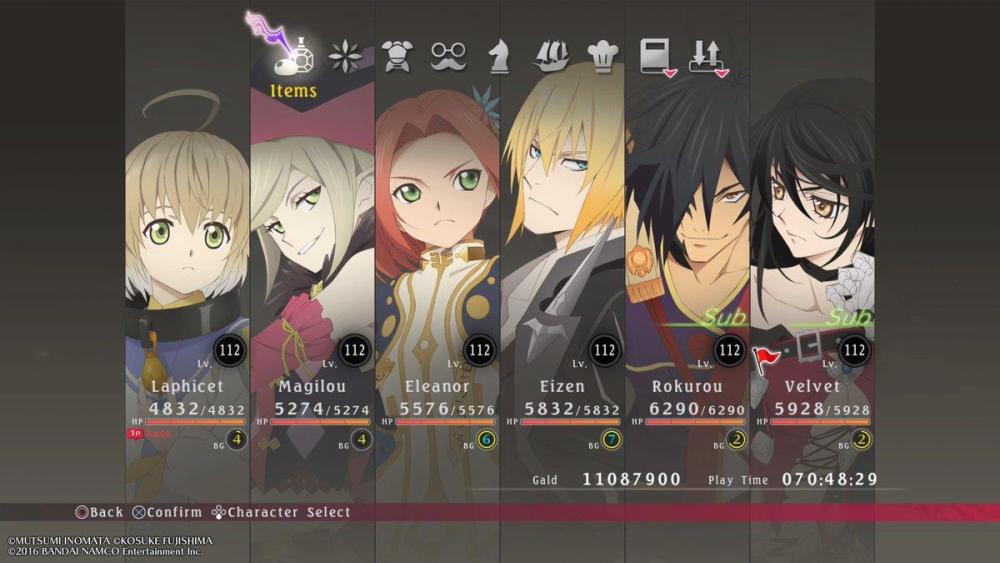Select the eight-pointed star menu icon

pyautogui.click(x=346, y=56)
